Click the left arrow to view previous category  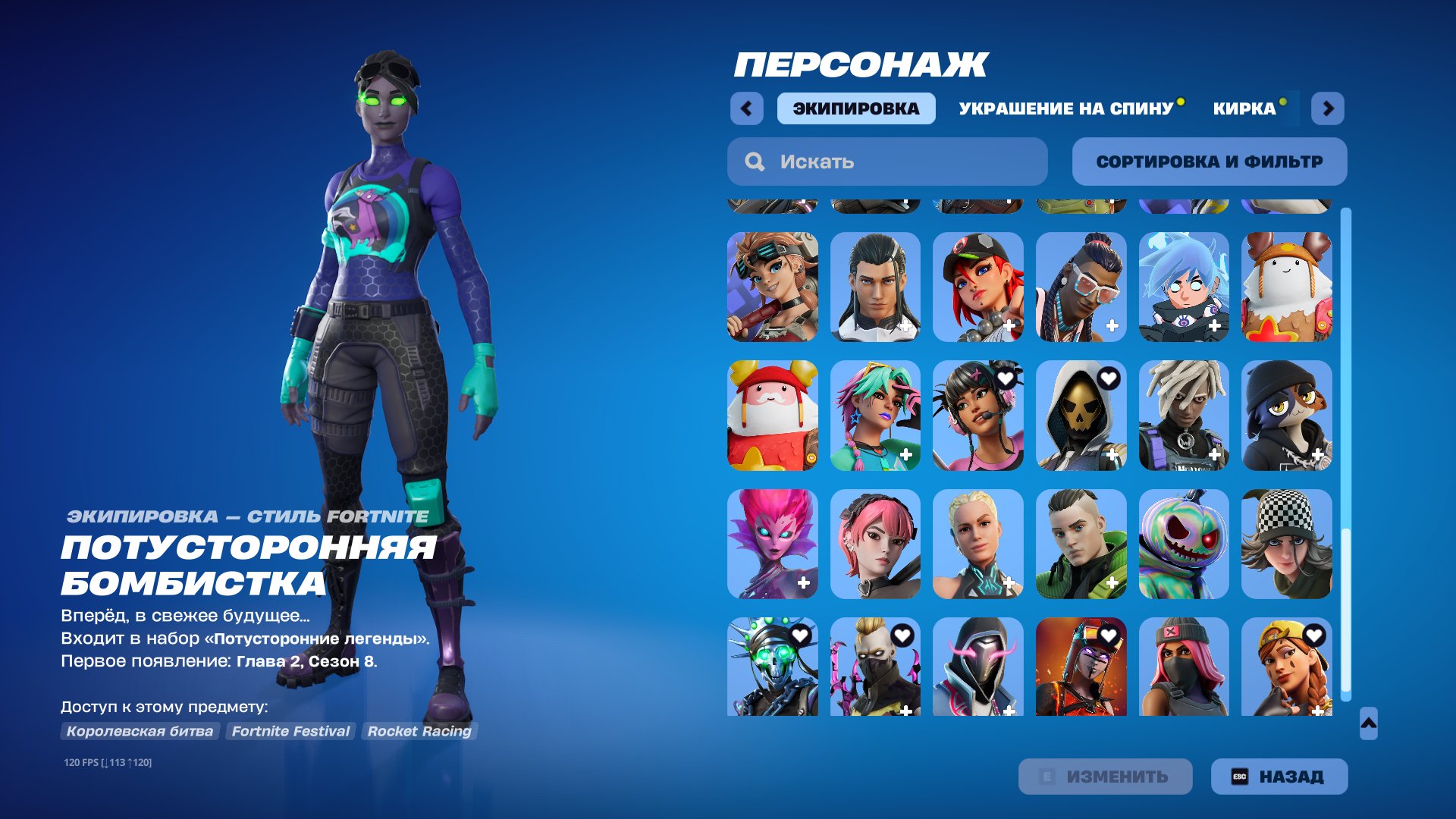747,108
